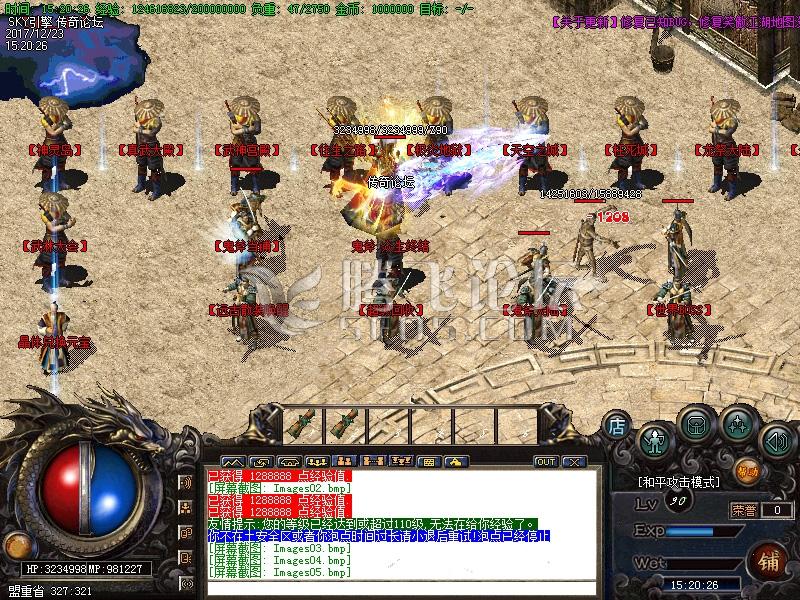Open the character status round button
The width and height of the screenshot is (800, 600).
tap(655, 437)
